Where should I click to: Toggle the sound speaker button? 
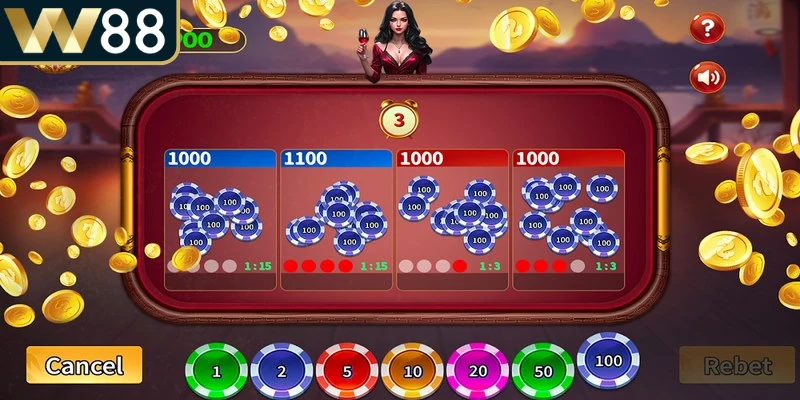(708, 76)
